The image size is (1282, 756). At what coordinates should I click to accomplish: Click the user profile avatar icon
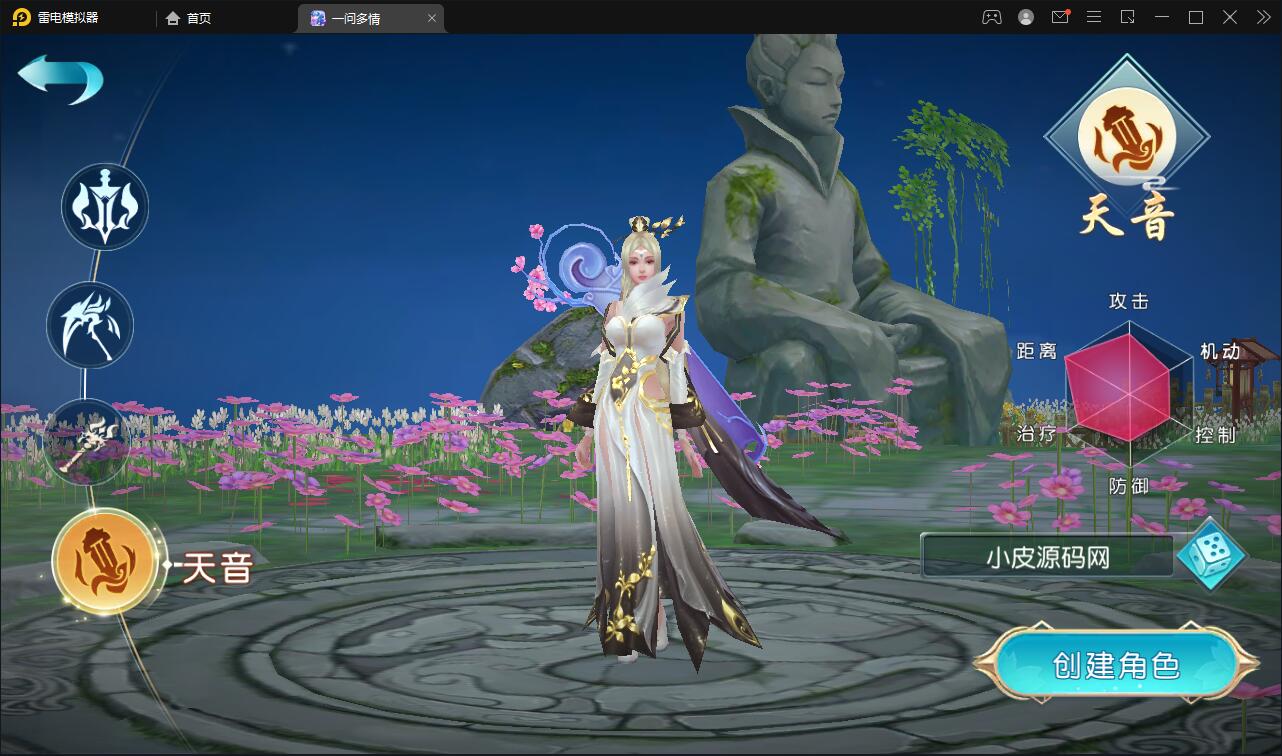(1024, 17)
